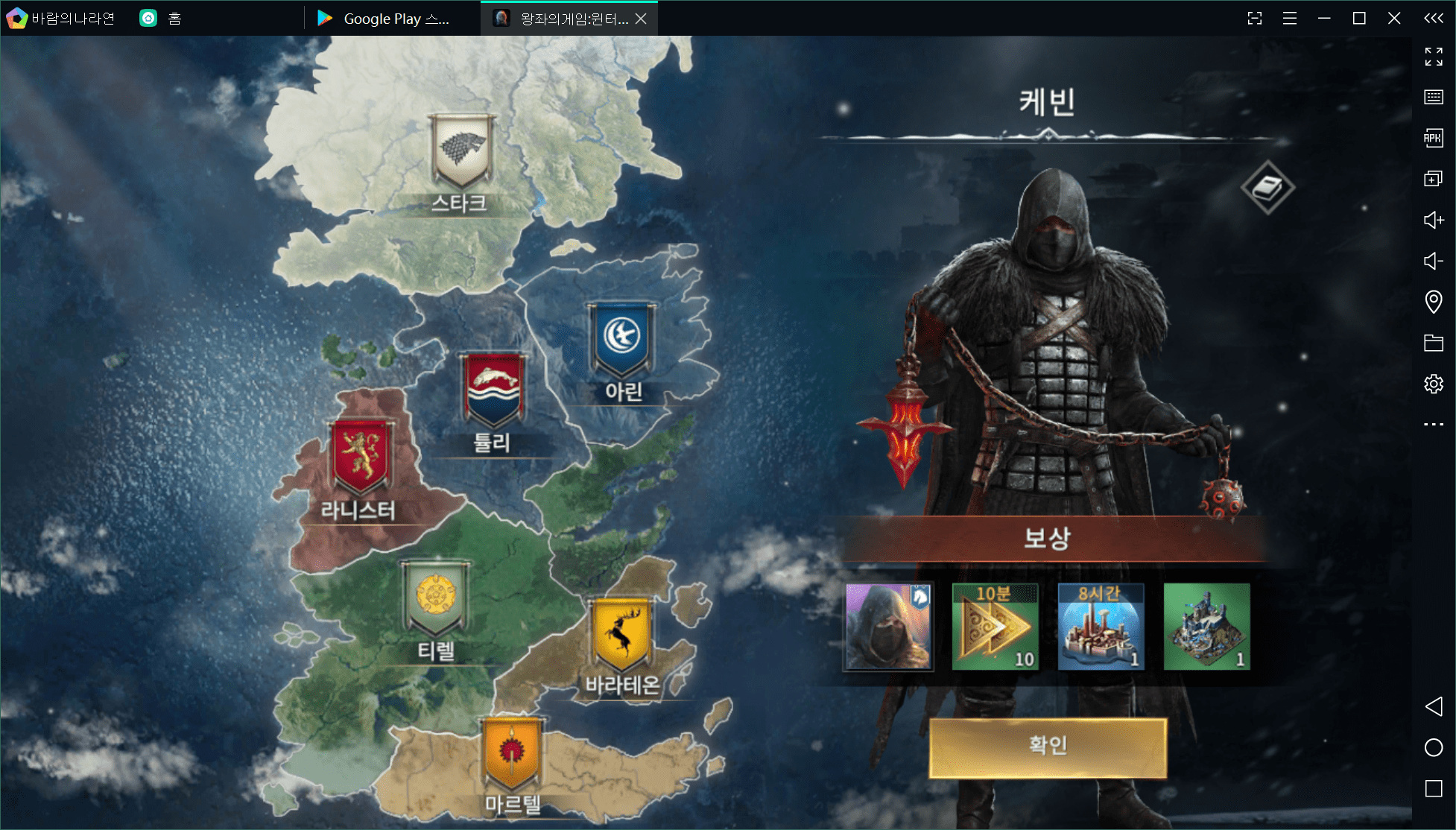Screen dimensions: 1456x830
Task: Open LDPlayer settings via the gear icon
Action: point(1434,384)
